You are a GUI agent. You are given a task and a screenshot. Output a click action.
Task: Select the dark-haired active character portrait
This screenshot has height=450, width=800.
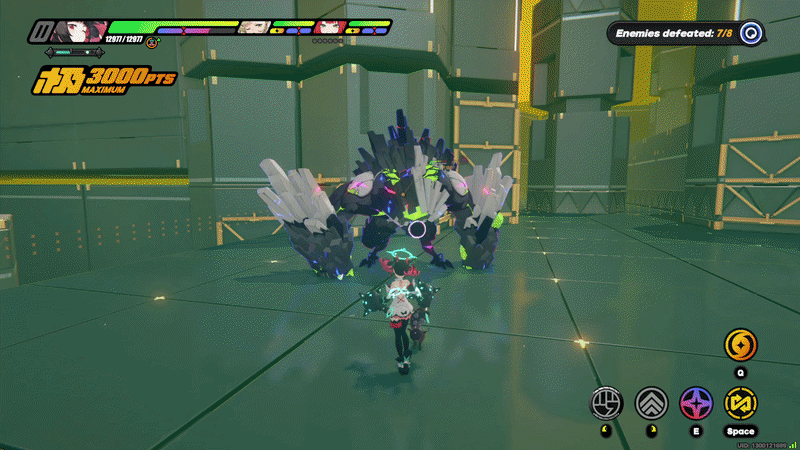(72, 29)
